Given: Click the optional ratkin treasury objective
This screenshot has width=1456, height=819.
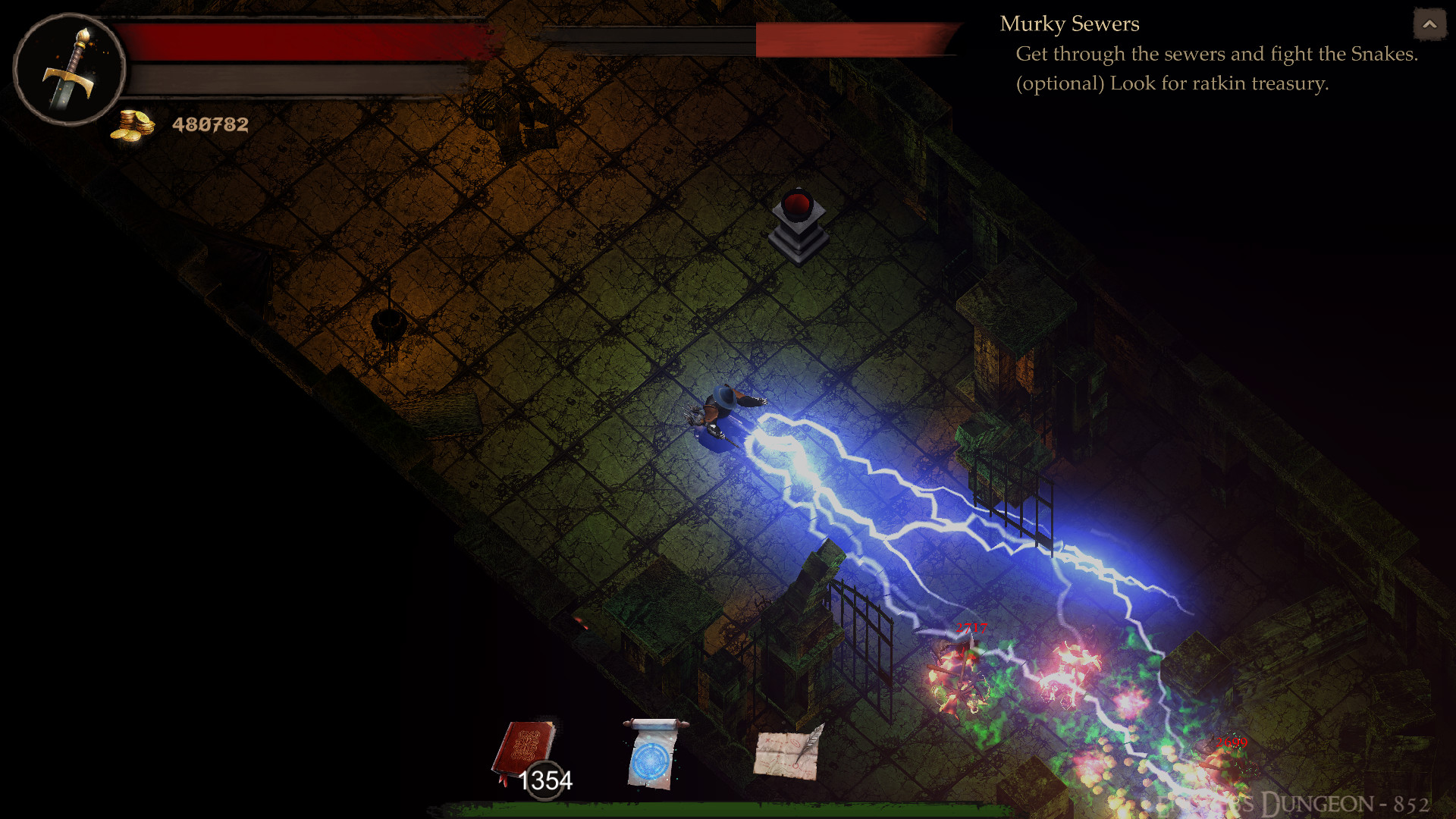Looking at the screenshot, I should [1173, 85].
